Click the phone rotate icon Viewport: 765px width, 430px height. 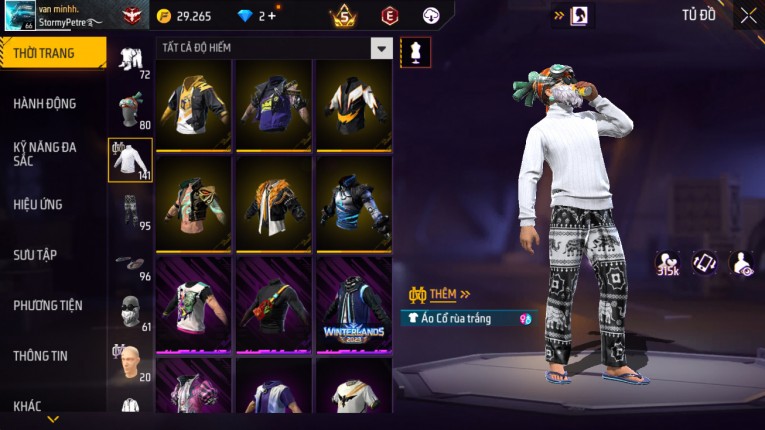705,263
